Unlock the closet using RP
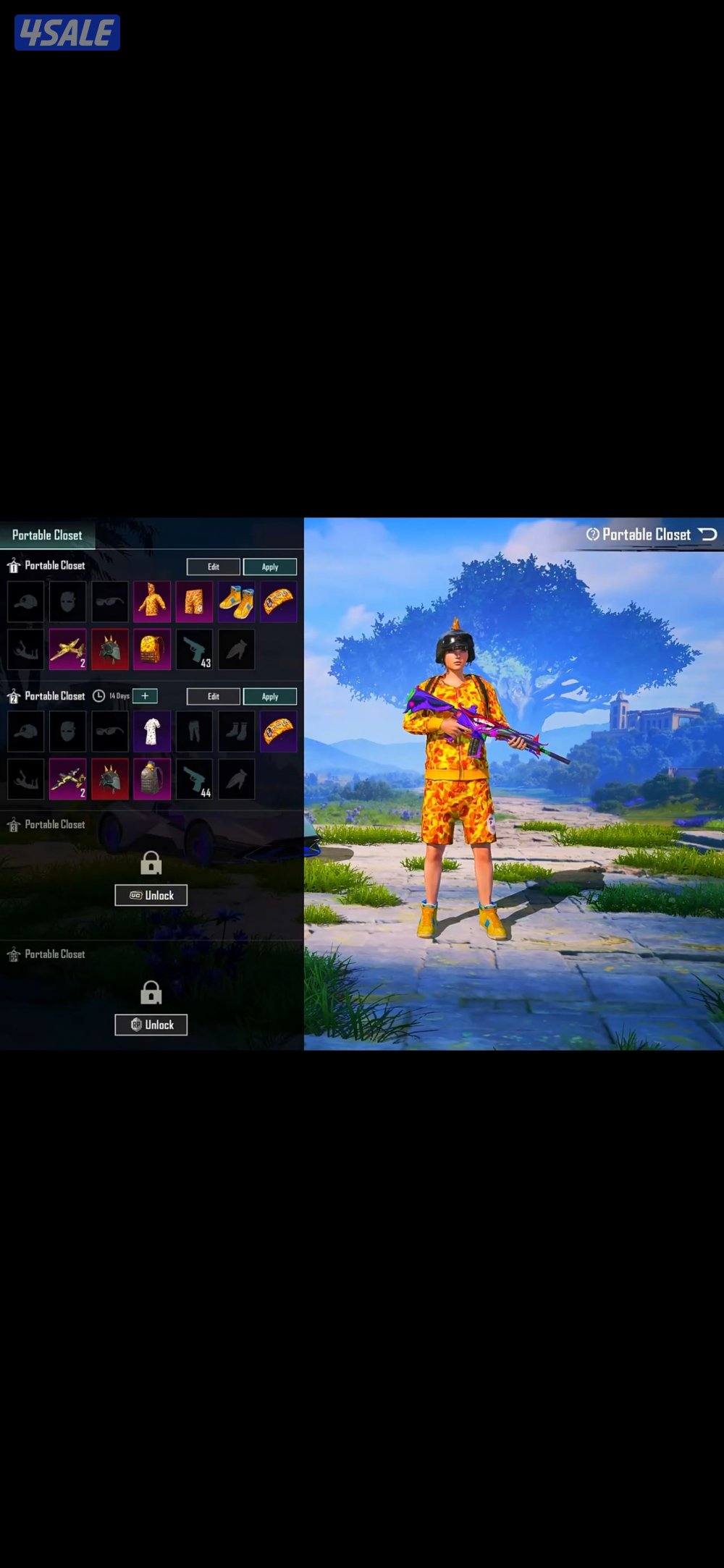 [151, 1025]
